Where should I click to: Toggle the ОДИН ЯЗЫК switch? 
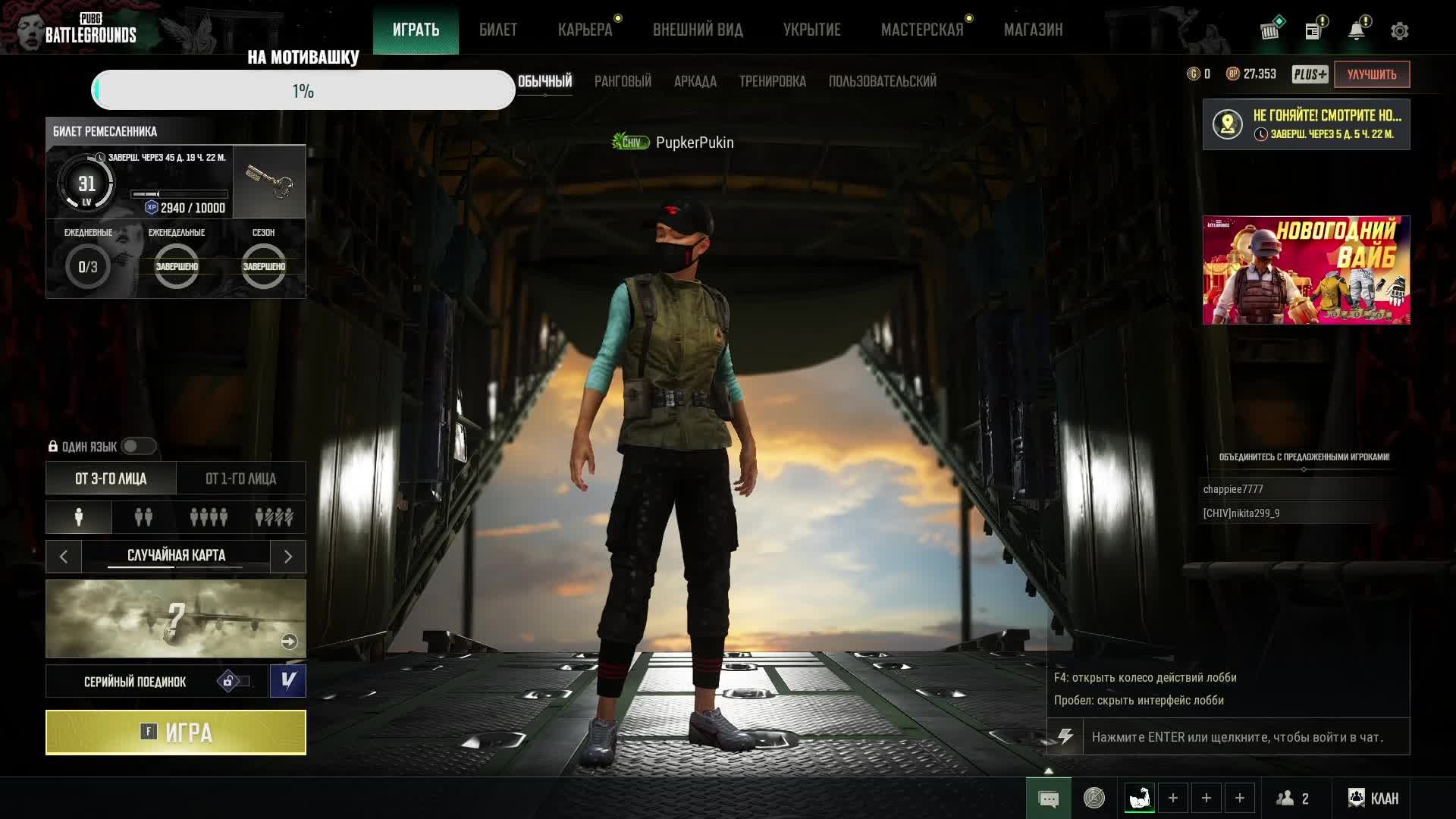(138, 447)
